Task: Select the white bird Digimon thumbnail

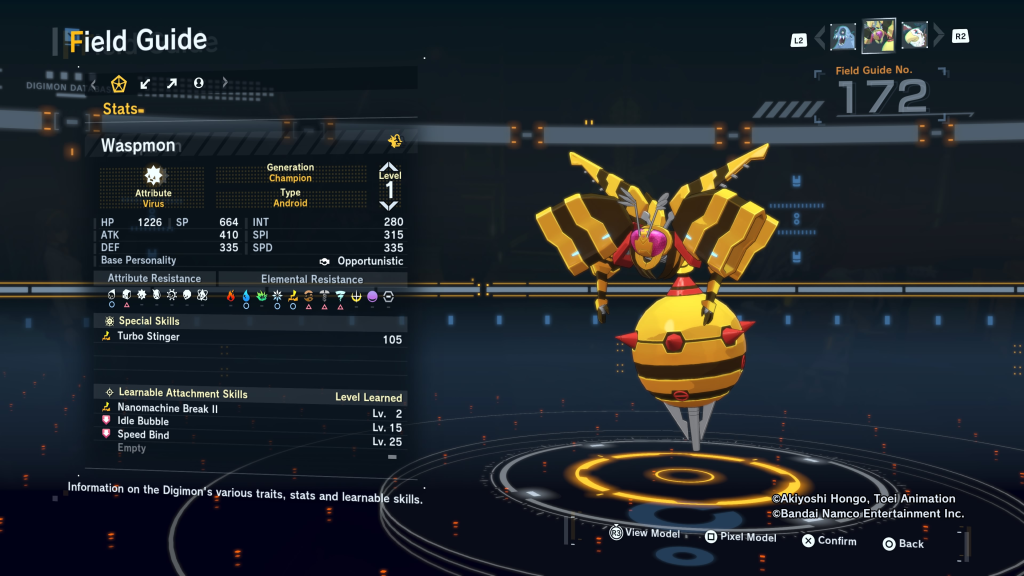Action: pos(914,37)
